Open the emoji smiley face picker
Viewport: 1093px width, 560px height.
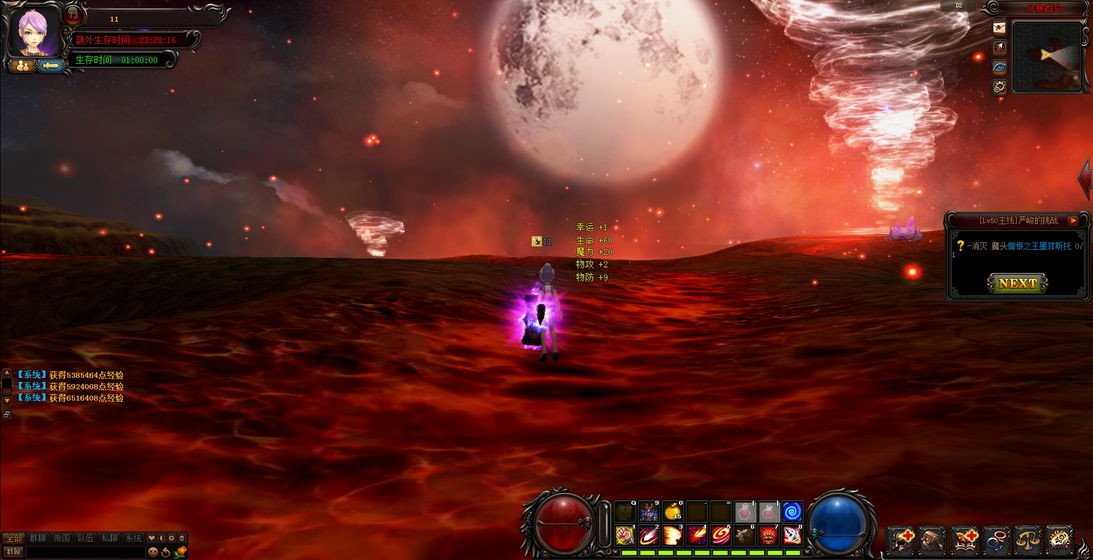(x=153, y=552)
